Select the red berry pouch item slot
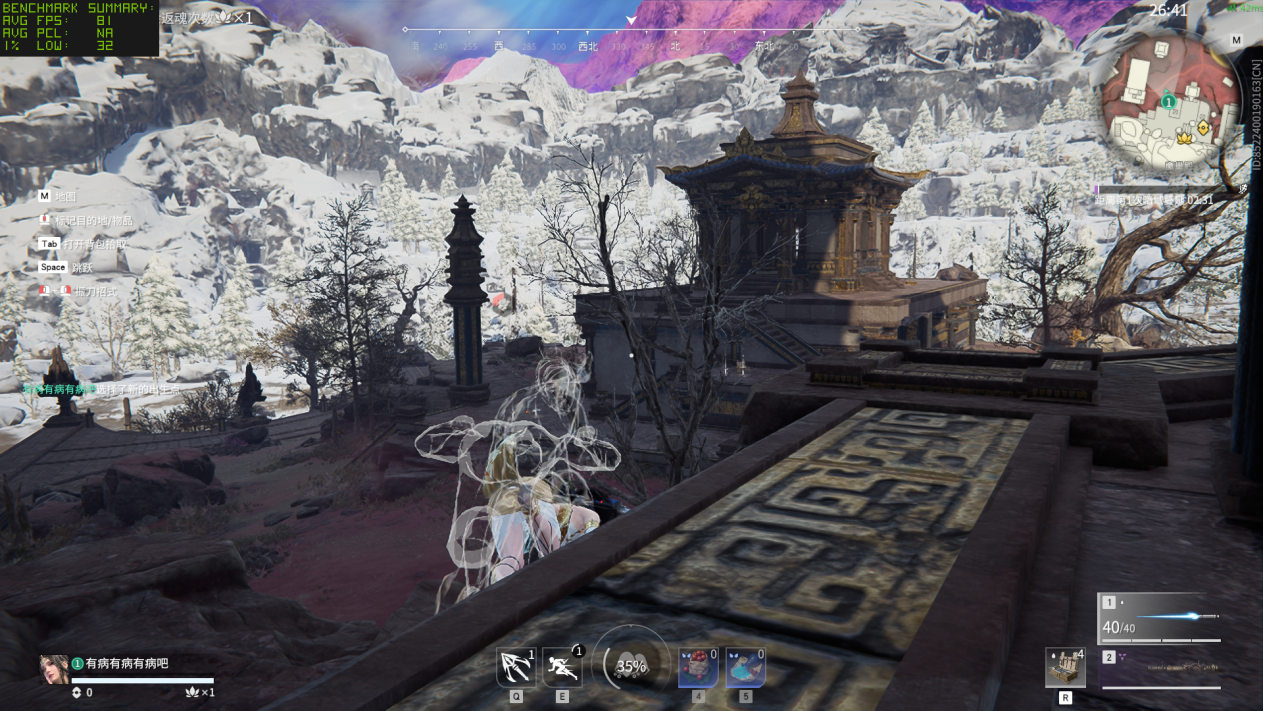The height and width of the screenshot is (711, 1263). pyautogui.click(x=697, y=667)
